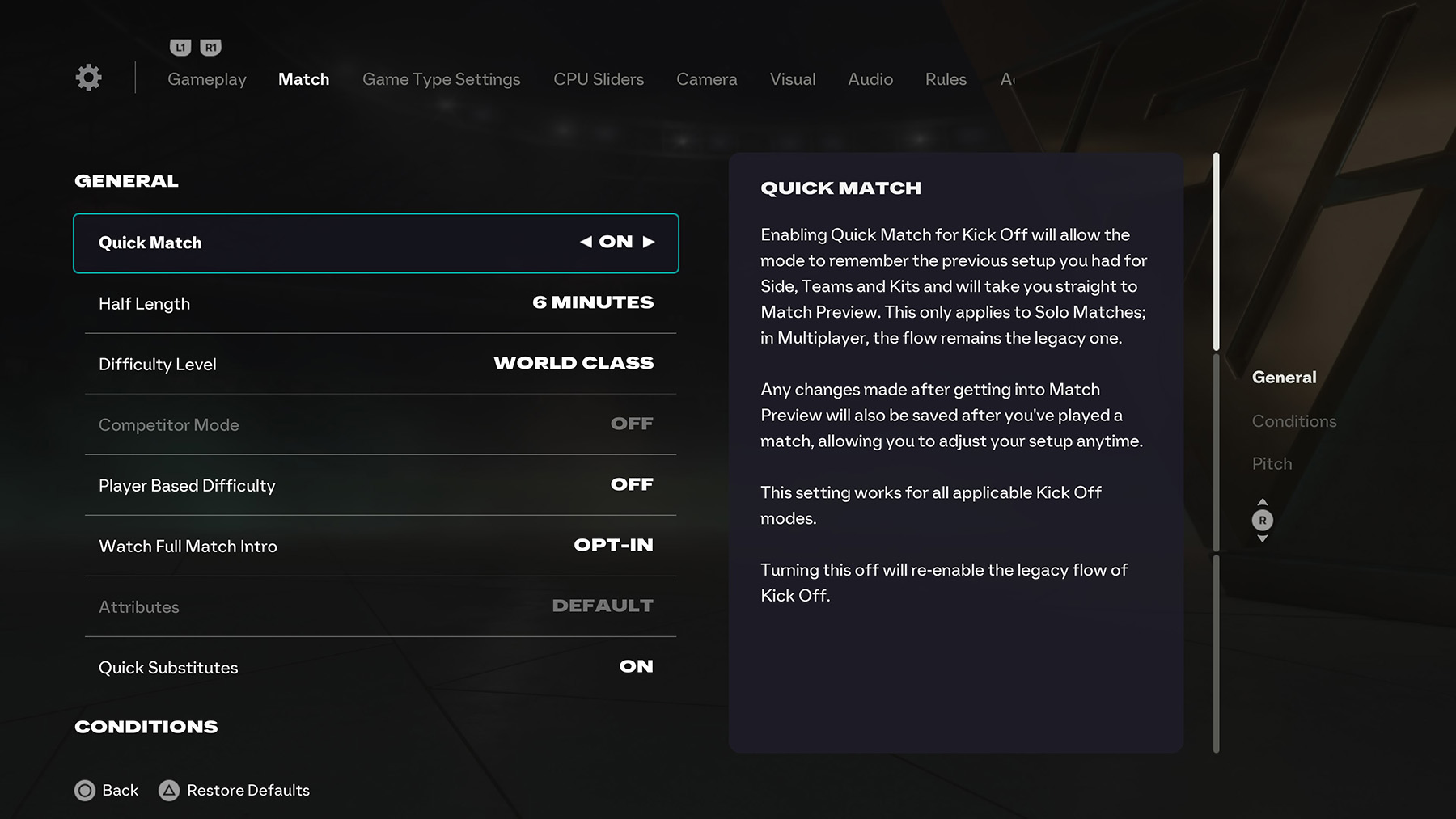Click the R stick icon in the sidebar

(1263, 521)
